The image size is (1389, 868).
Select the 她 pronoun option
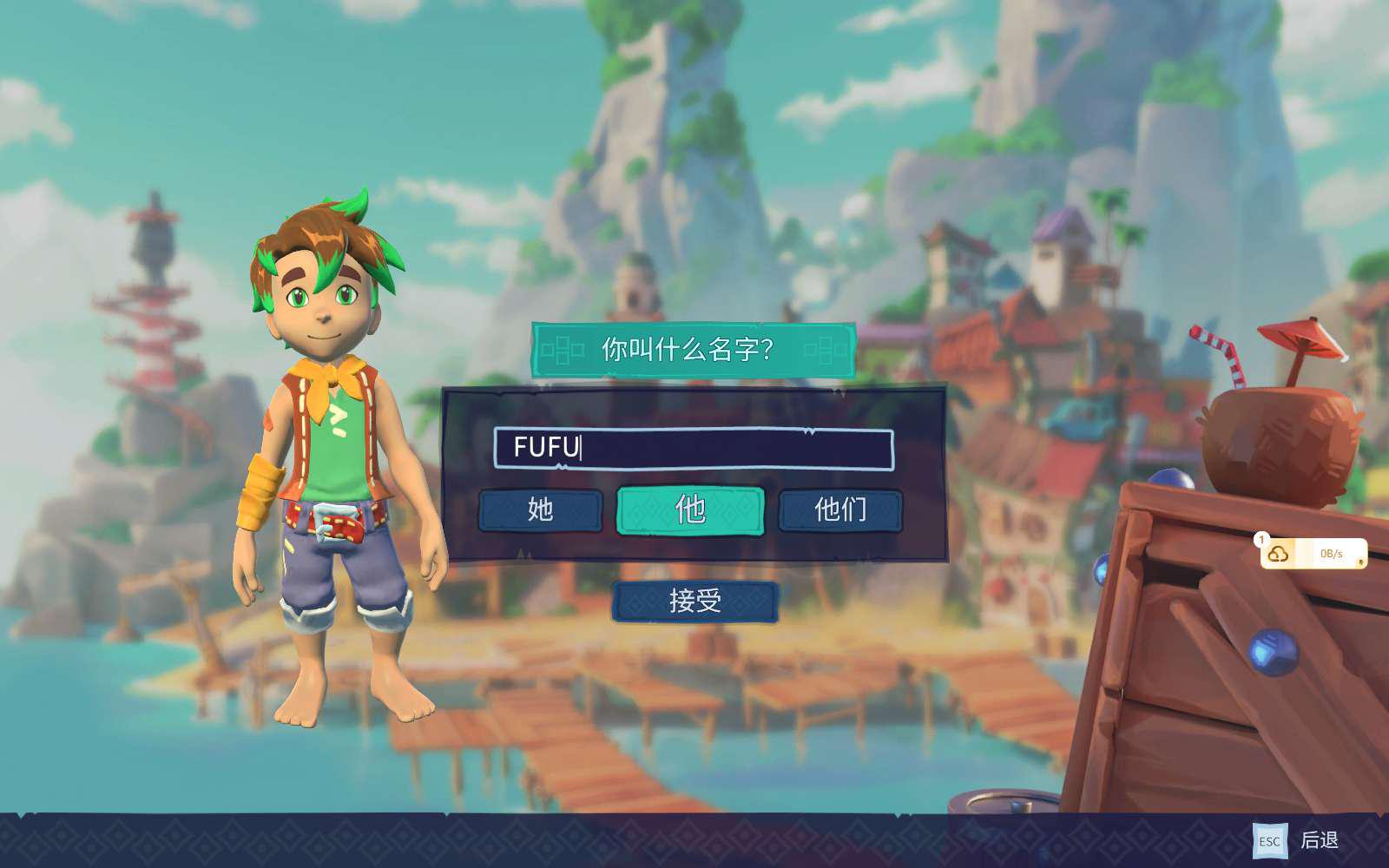point(540,510)
